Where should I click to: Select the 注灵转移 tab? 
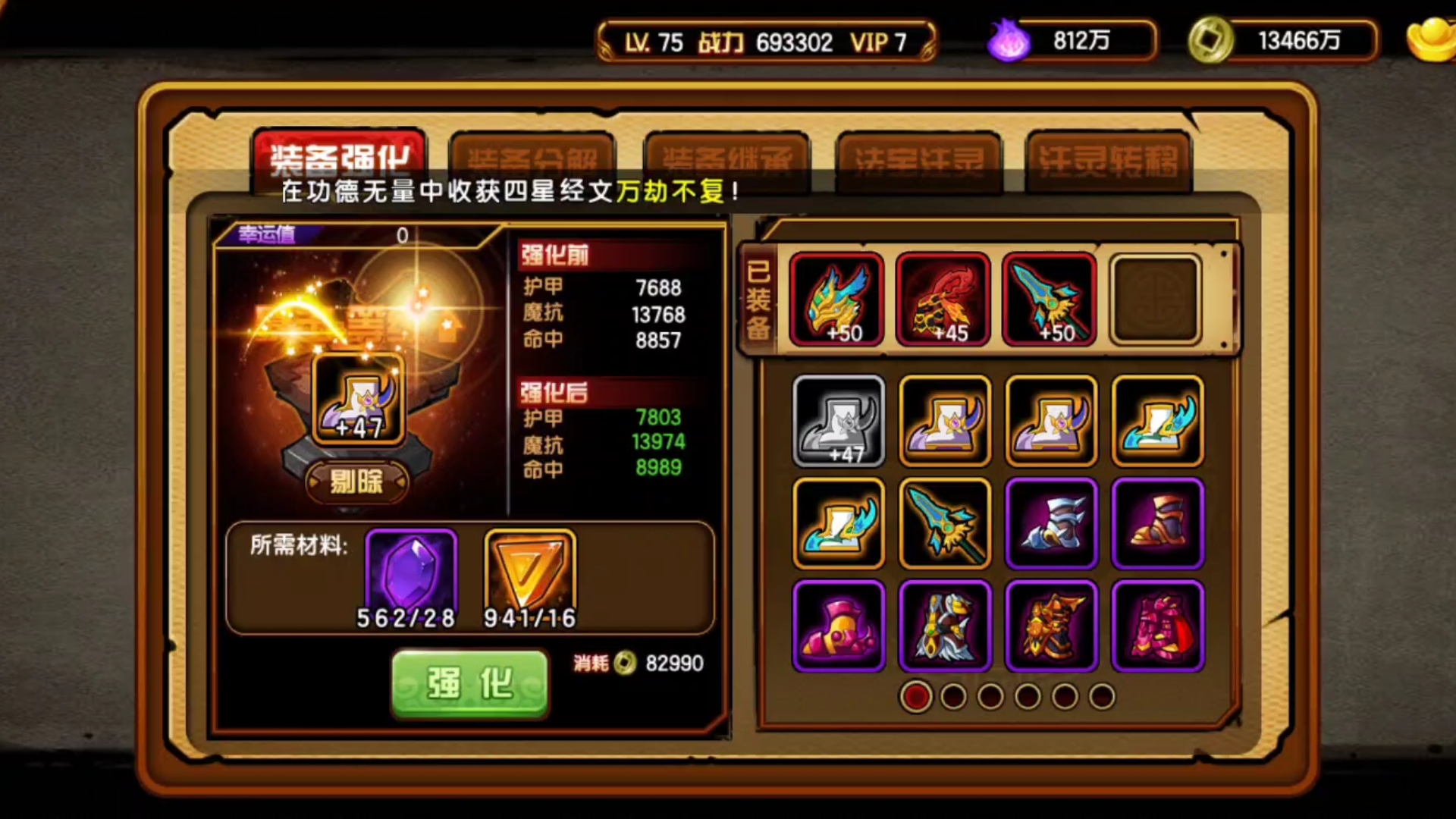point(1108,159)
